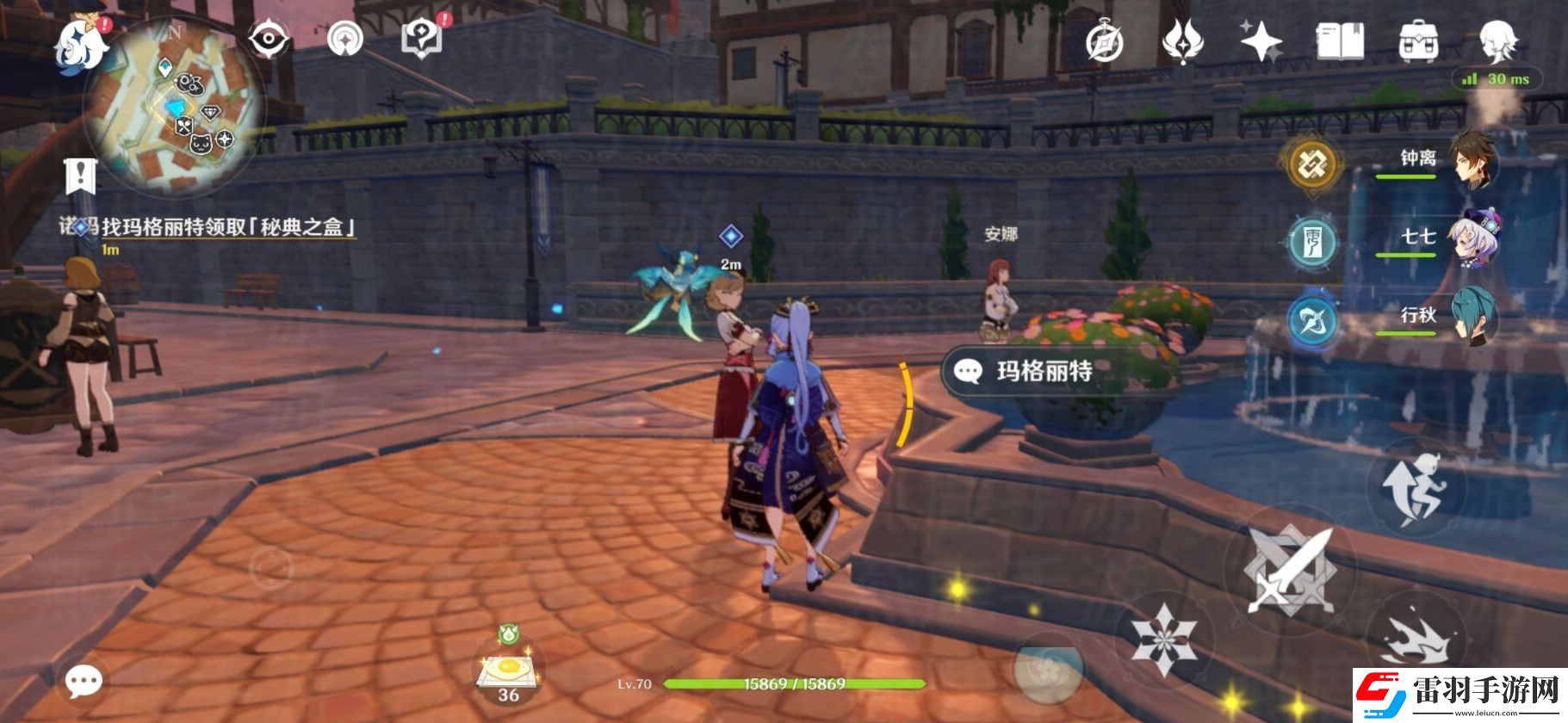The height and width of the screenshot is (723, 1568).
Task: Open the character profile head icon
Action: [x=1498, y=40]
